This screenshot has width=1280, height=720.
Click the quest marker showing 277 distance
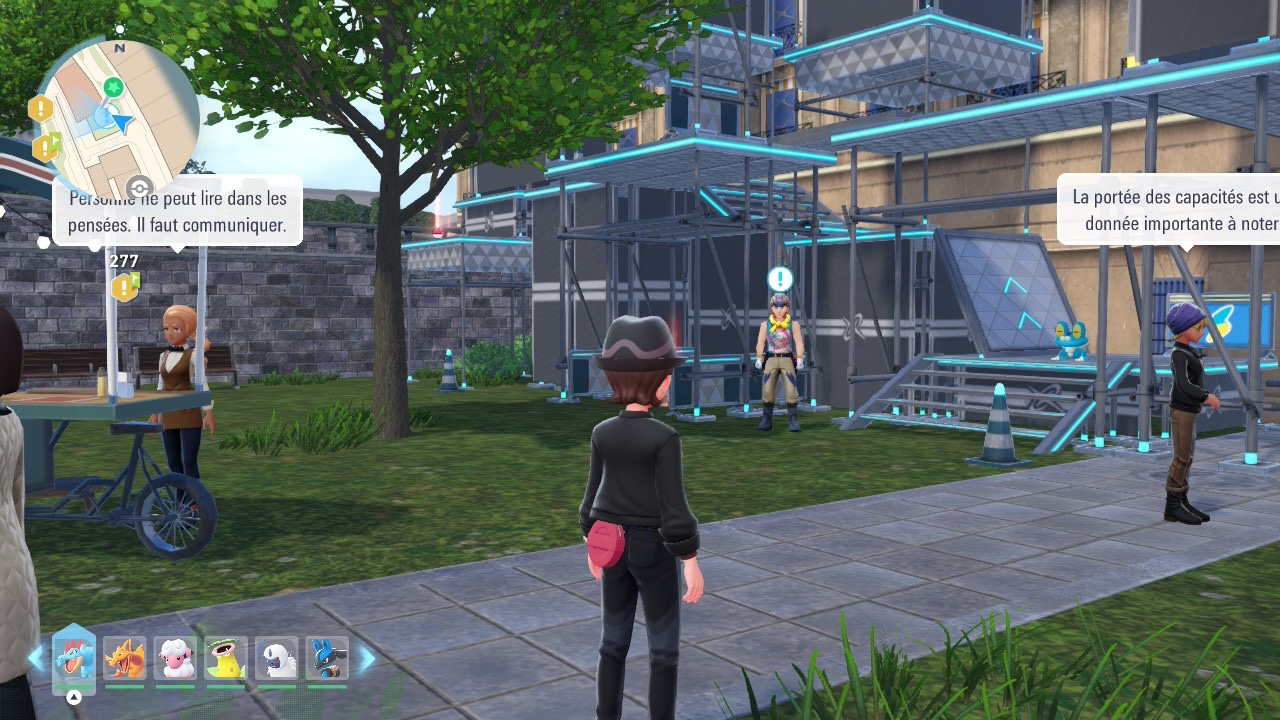coord(125,287)
